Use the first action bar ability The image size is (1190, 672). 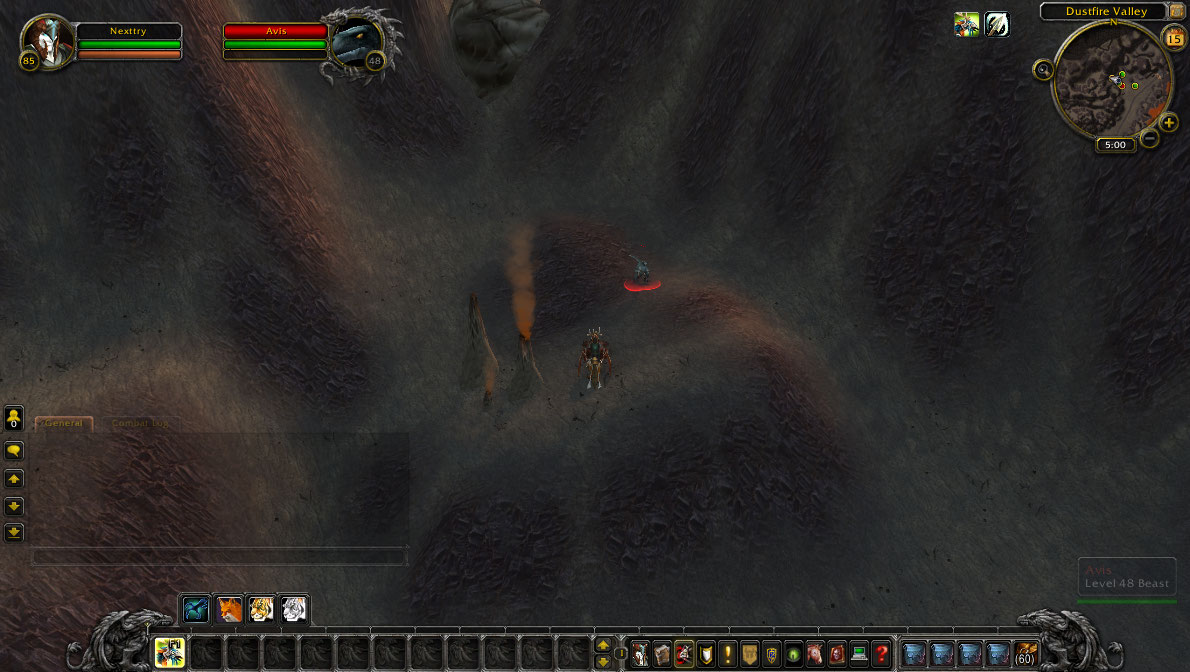pos(169,653)
